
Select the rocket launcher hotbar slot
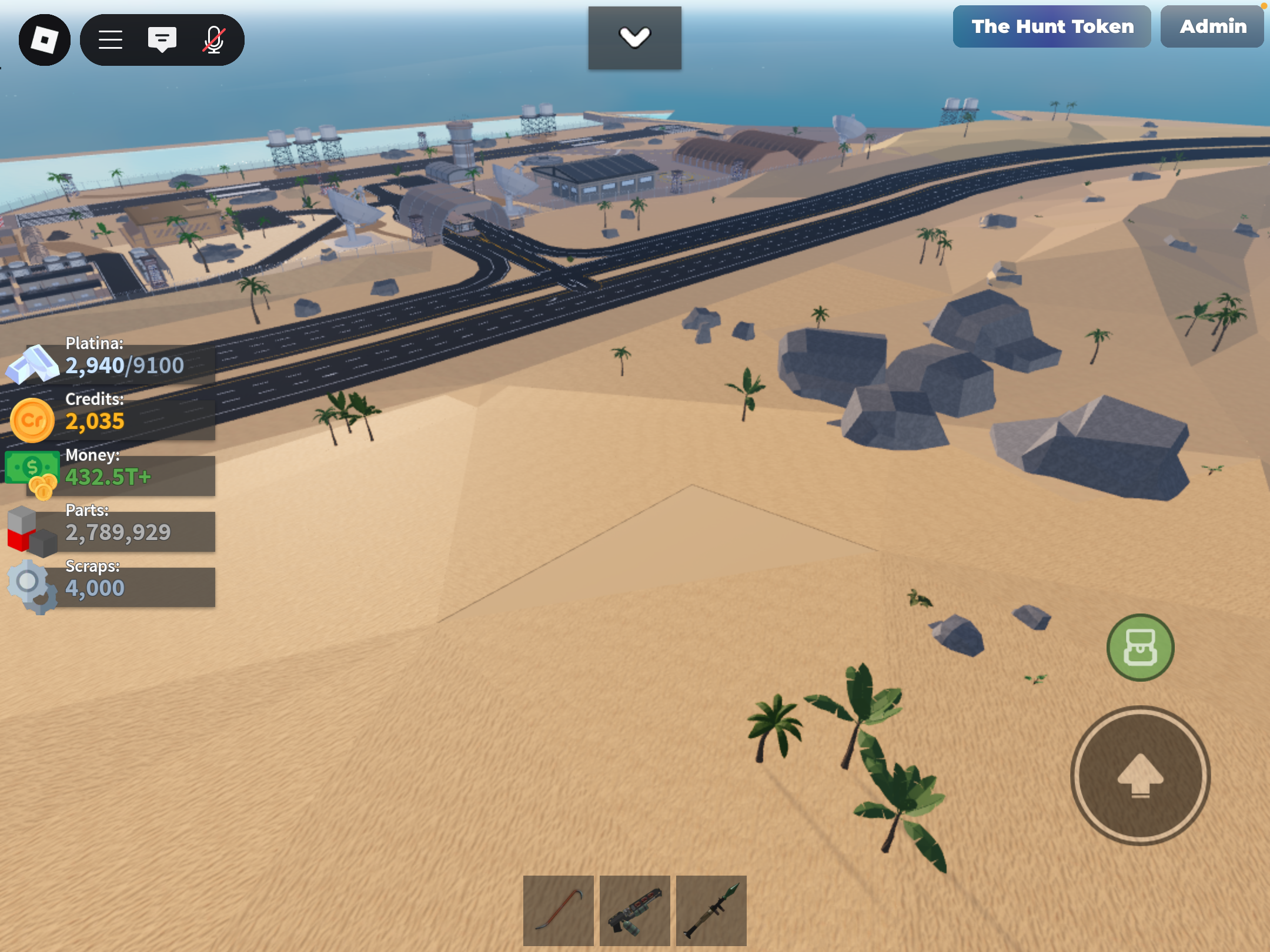pyautogui.click(x=711, y=910)
